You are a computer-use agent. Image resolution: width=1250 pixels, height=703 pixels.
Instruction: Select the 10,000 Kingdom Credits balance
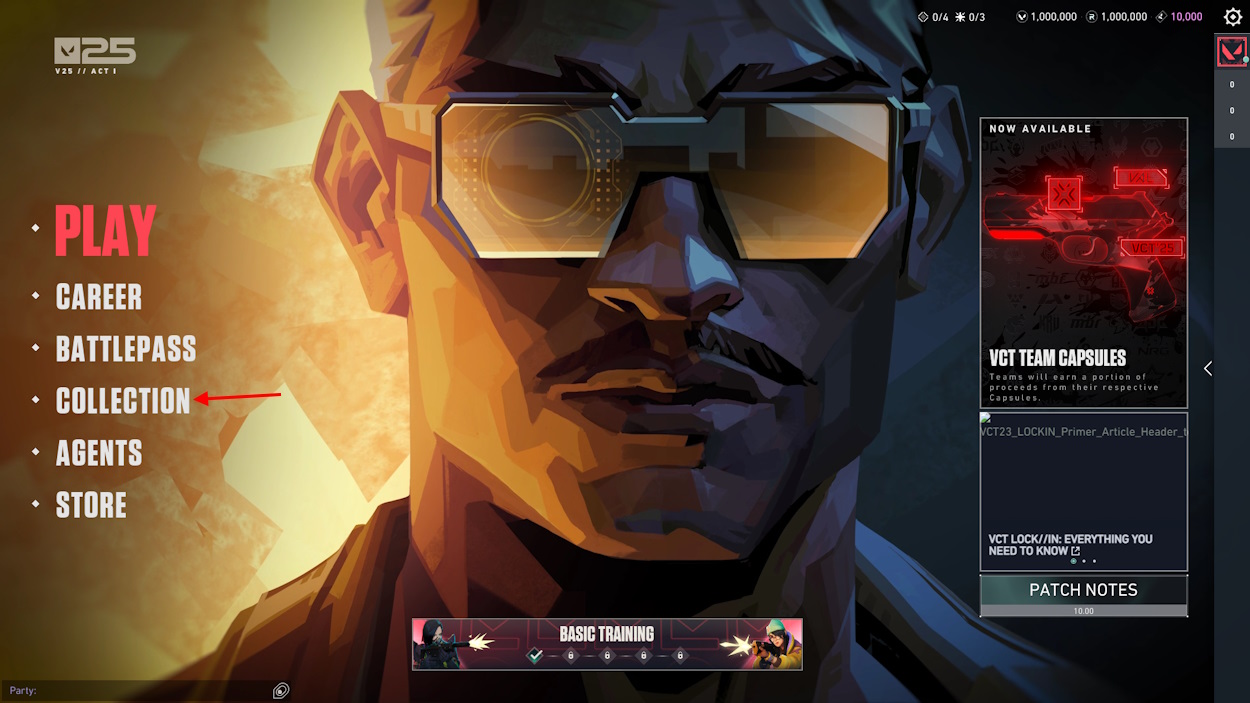[1180, 17]
